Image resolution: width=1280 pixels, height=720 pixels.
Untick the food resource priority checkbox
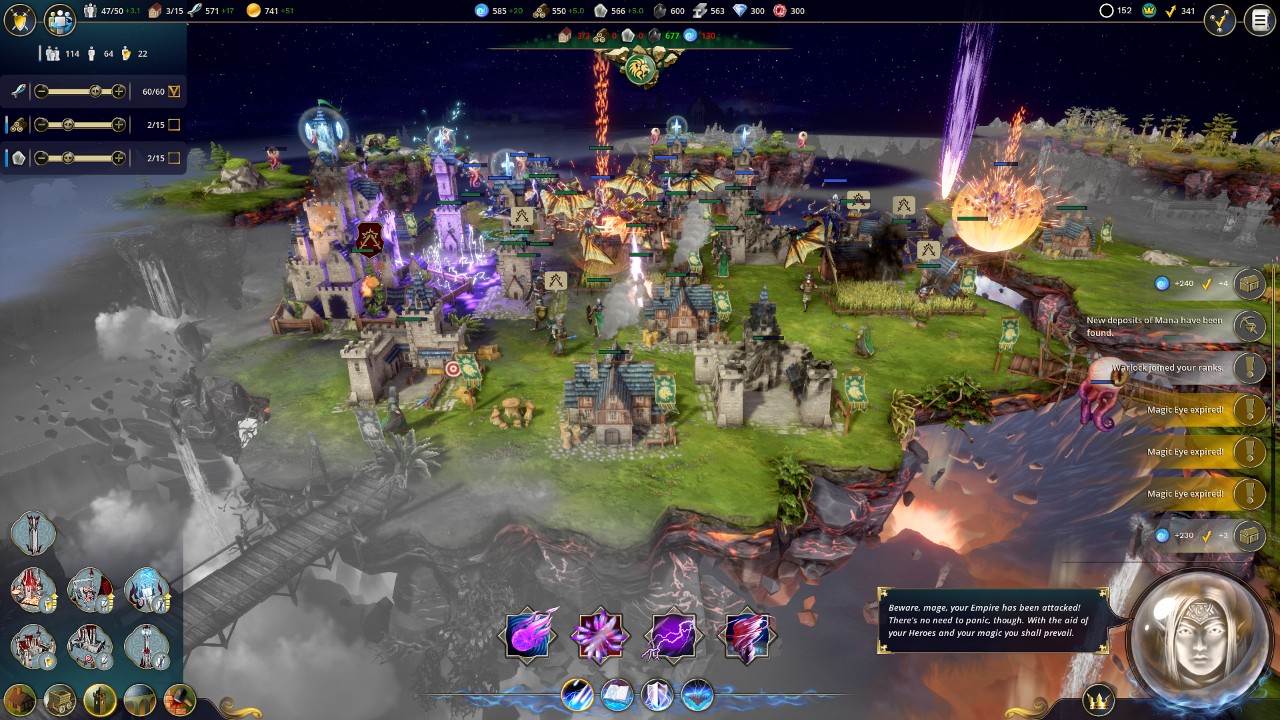coord(174,91)
